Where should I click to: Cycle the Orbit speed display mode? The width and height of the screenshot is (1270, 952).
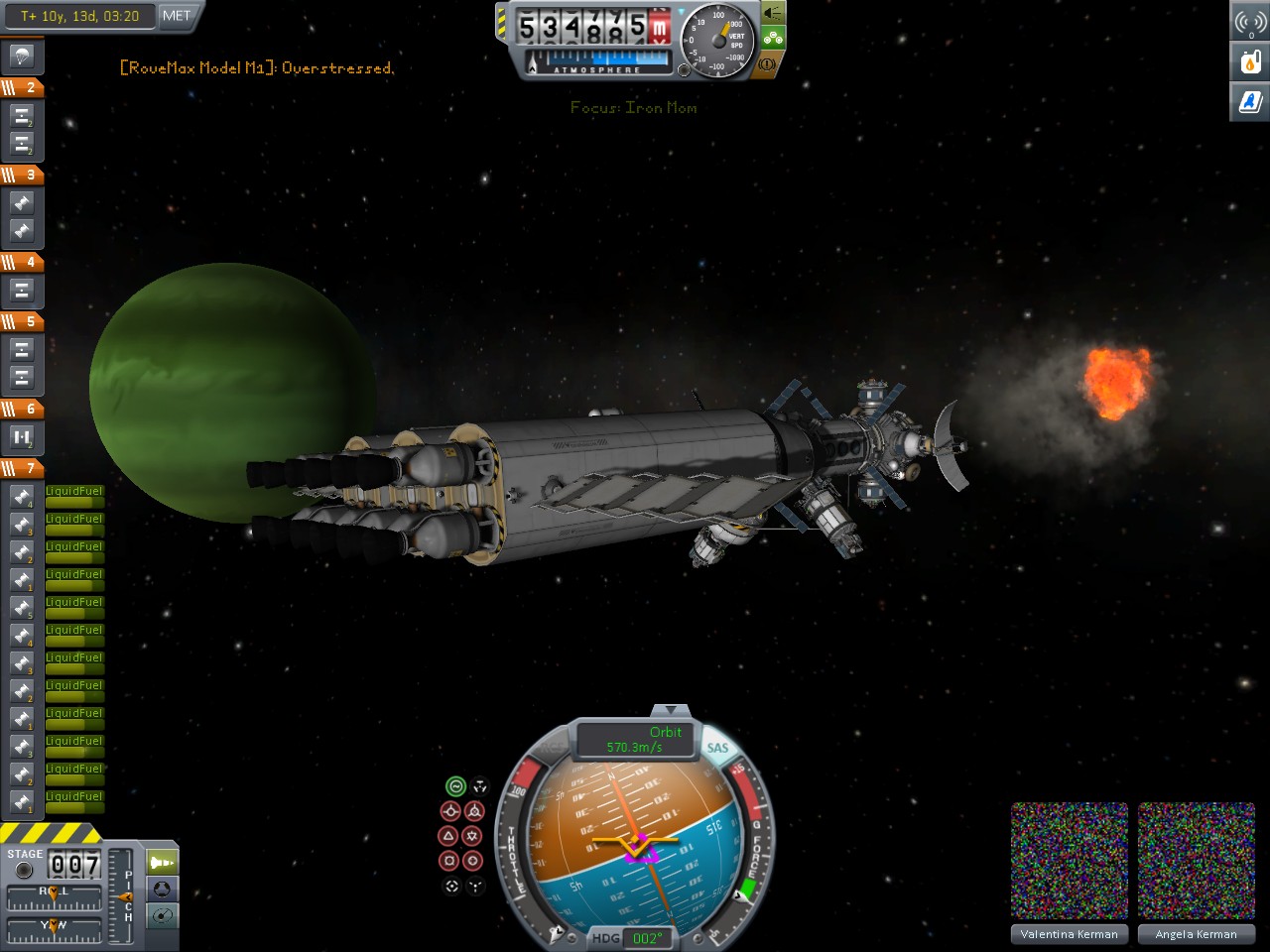(x=635, y=739)
